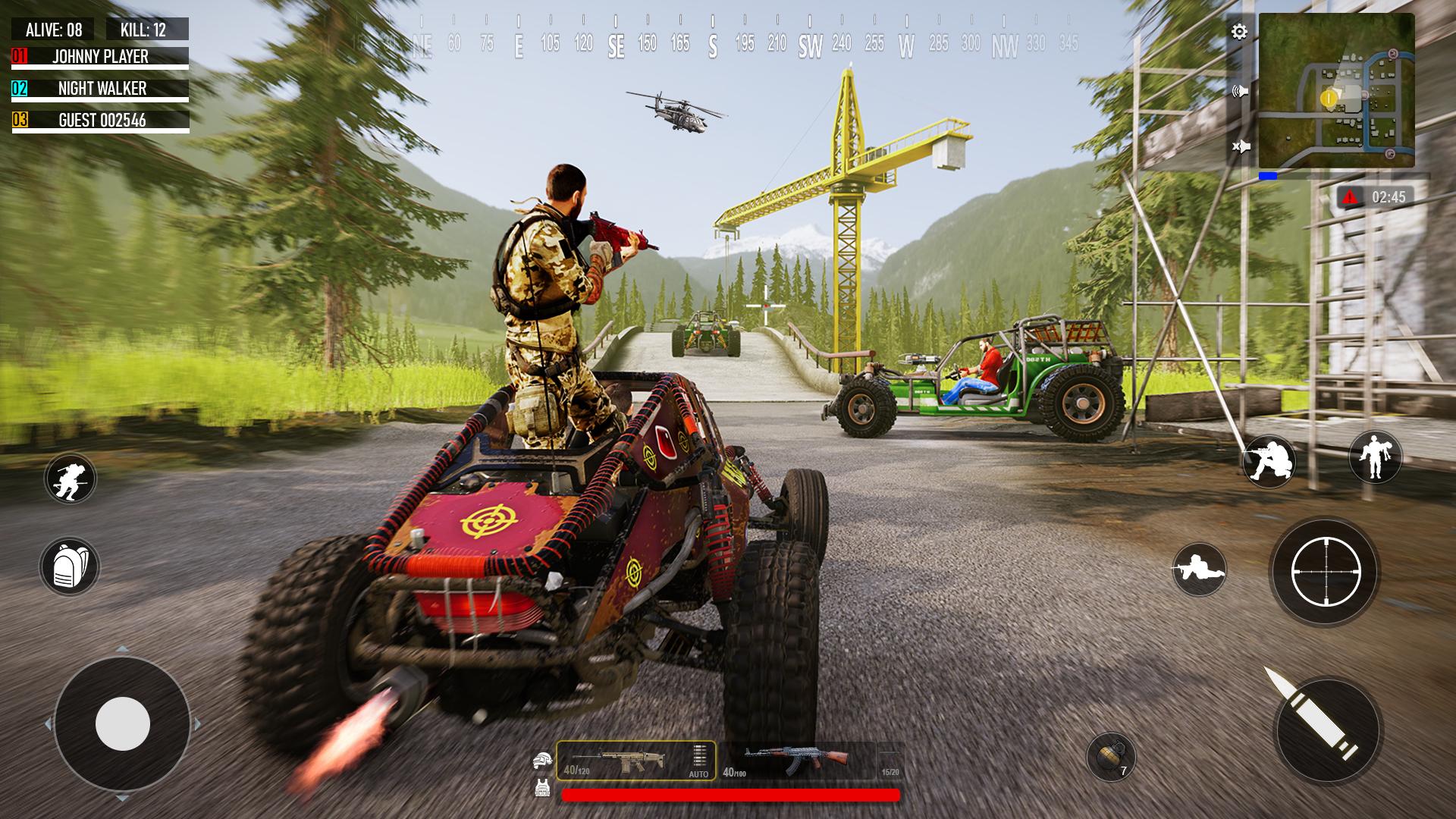Tap the 02:45 countdown timer warning
This screenshot has height=819, width=1456.
[1374, 197]
